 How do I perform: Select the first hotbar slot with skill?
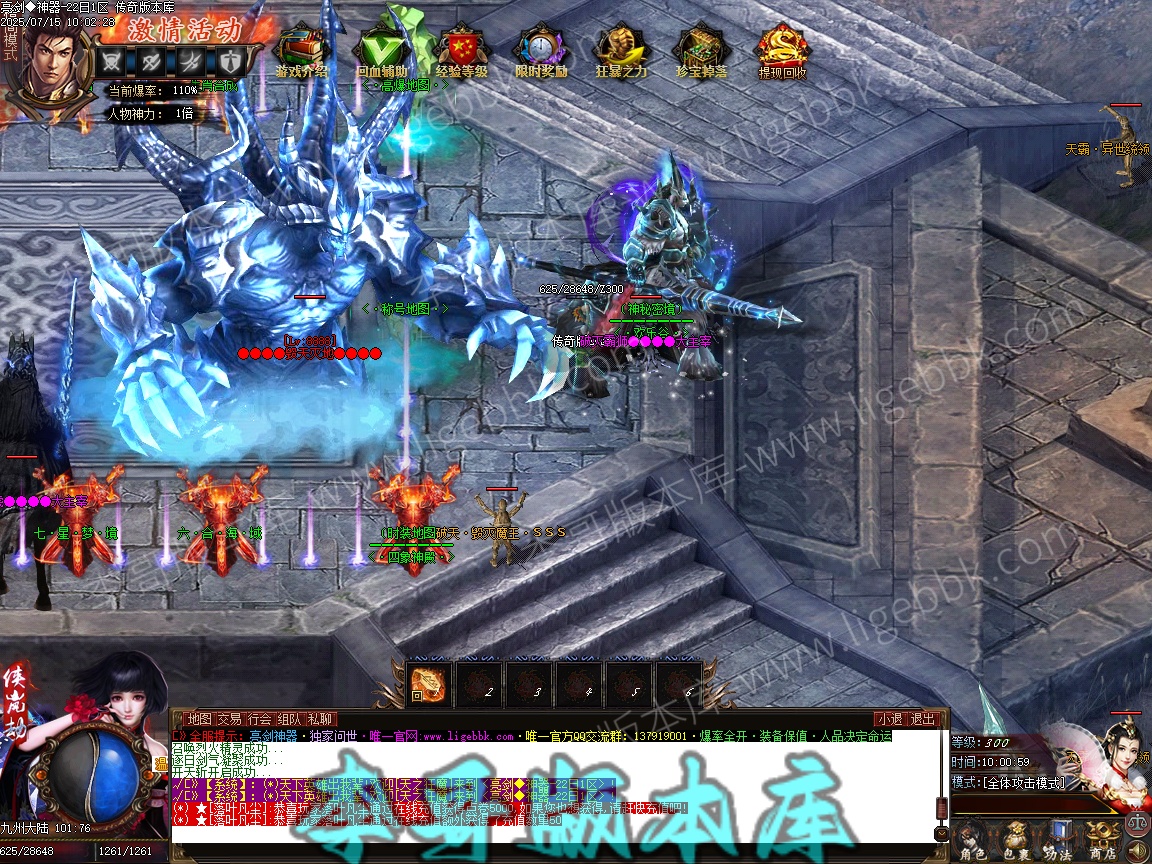[430, 684]
